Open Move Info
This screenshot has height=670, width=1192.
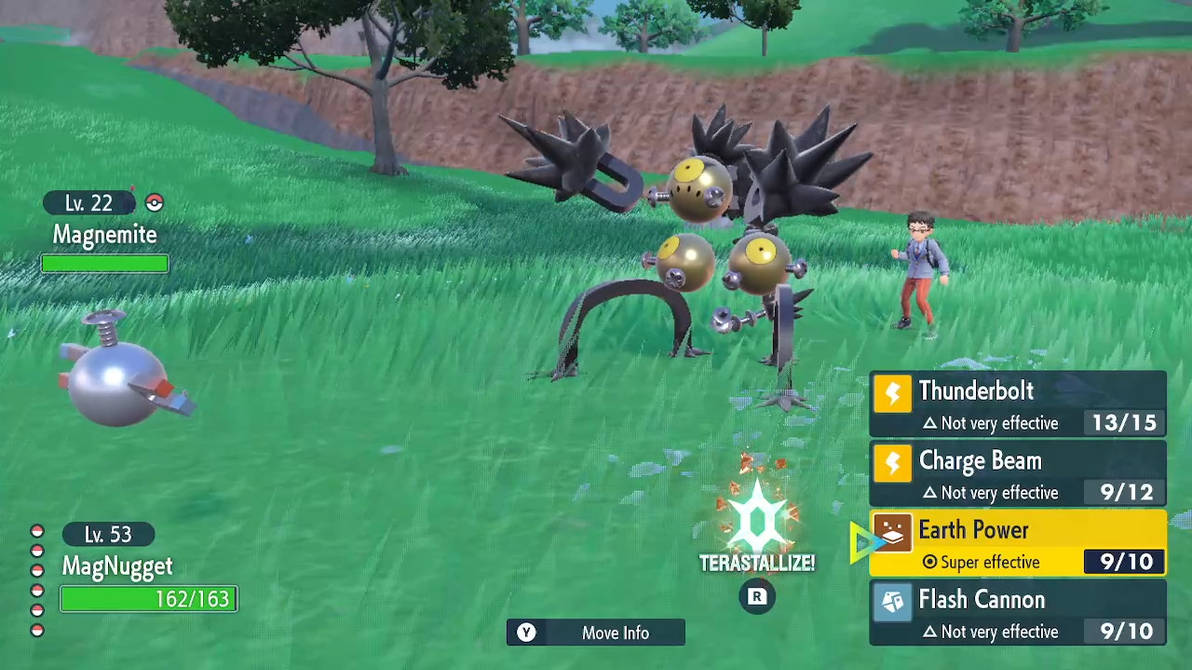[596, 632]
